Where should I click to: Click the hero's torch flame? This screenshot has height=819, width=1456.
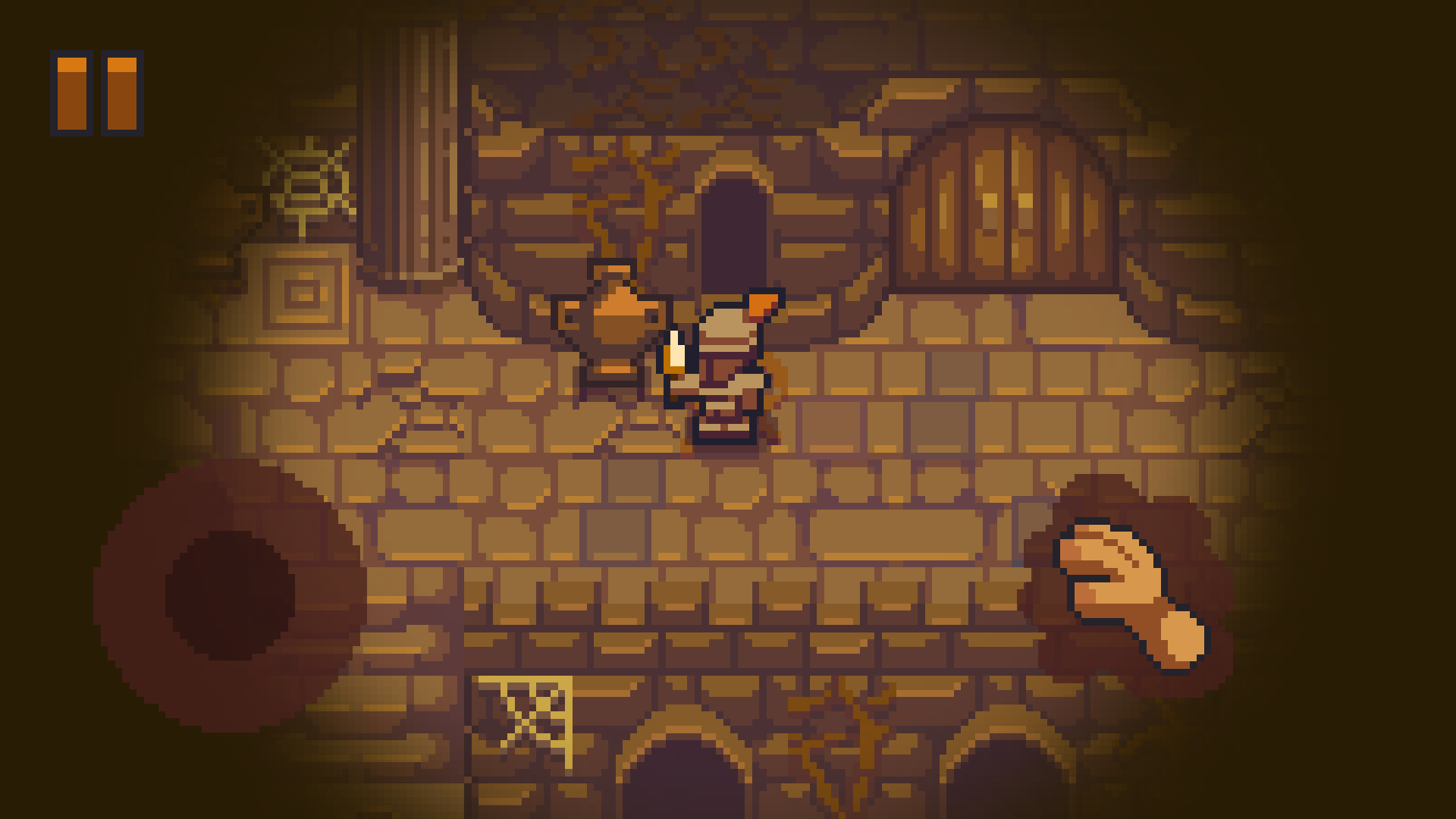pyautogui.click(x=675, y=349)
